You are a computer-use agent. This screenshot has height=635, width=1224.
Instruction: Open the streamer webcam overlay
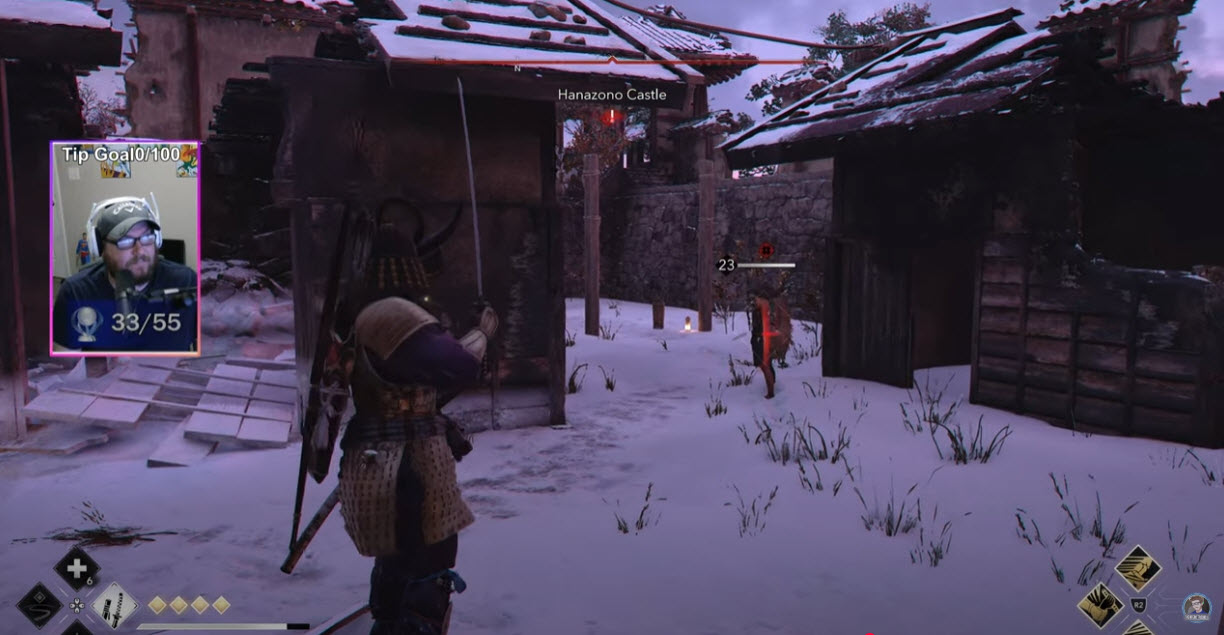pyautogui.click(x=125, y=248)
